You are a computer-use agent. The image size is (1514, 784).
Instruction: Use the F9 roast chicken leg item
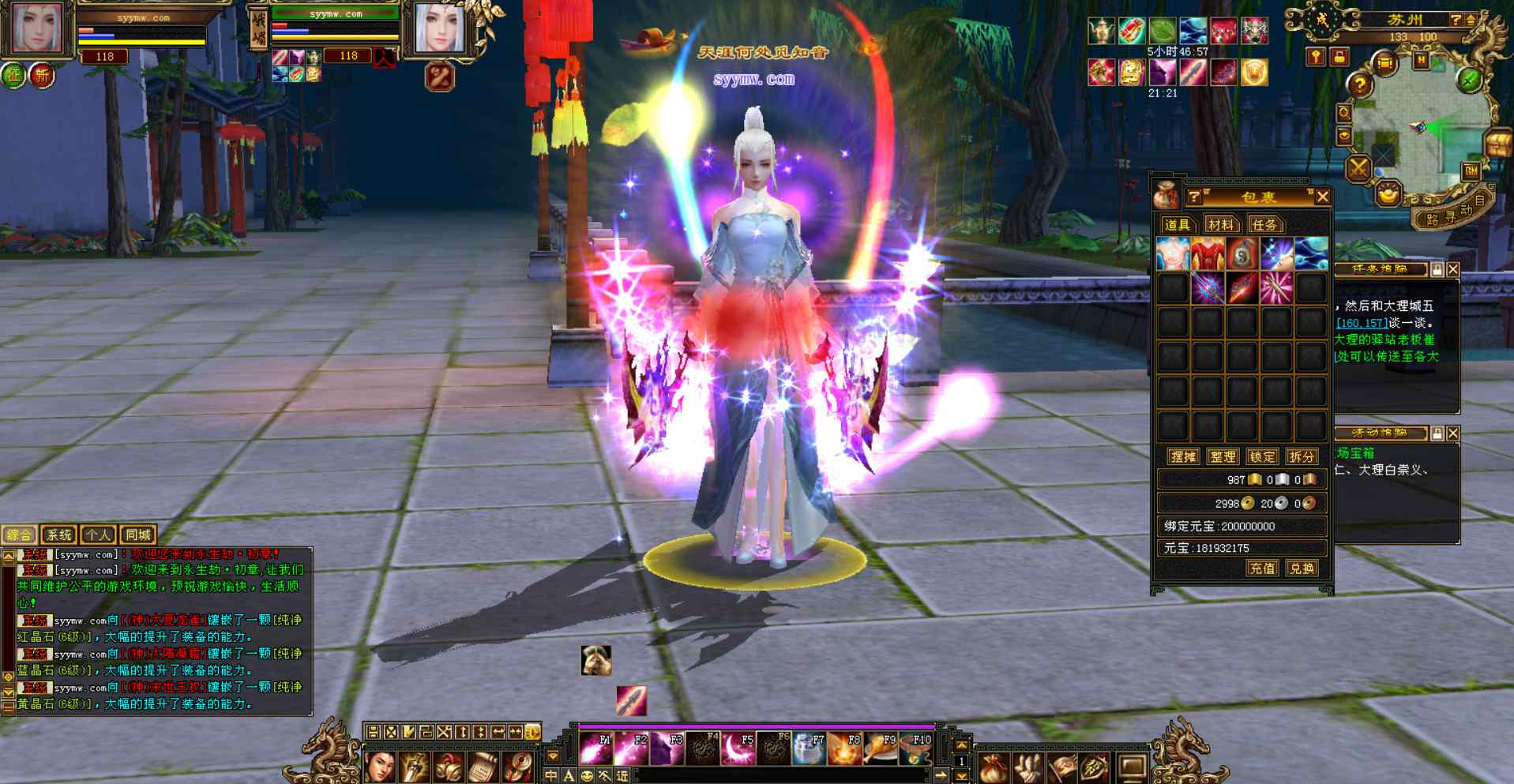pyautogui.click(x=880, y=748)
